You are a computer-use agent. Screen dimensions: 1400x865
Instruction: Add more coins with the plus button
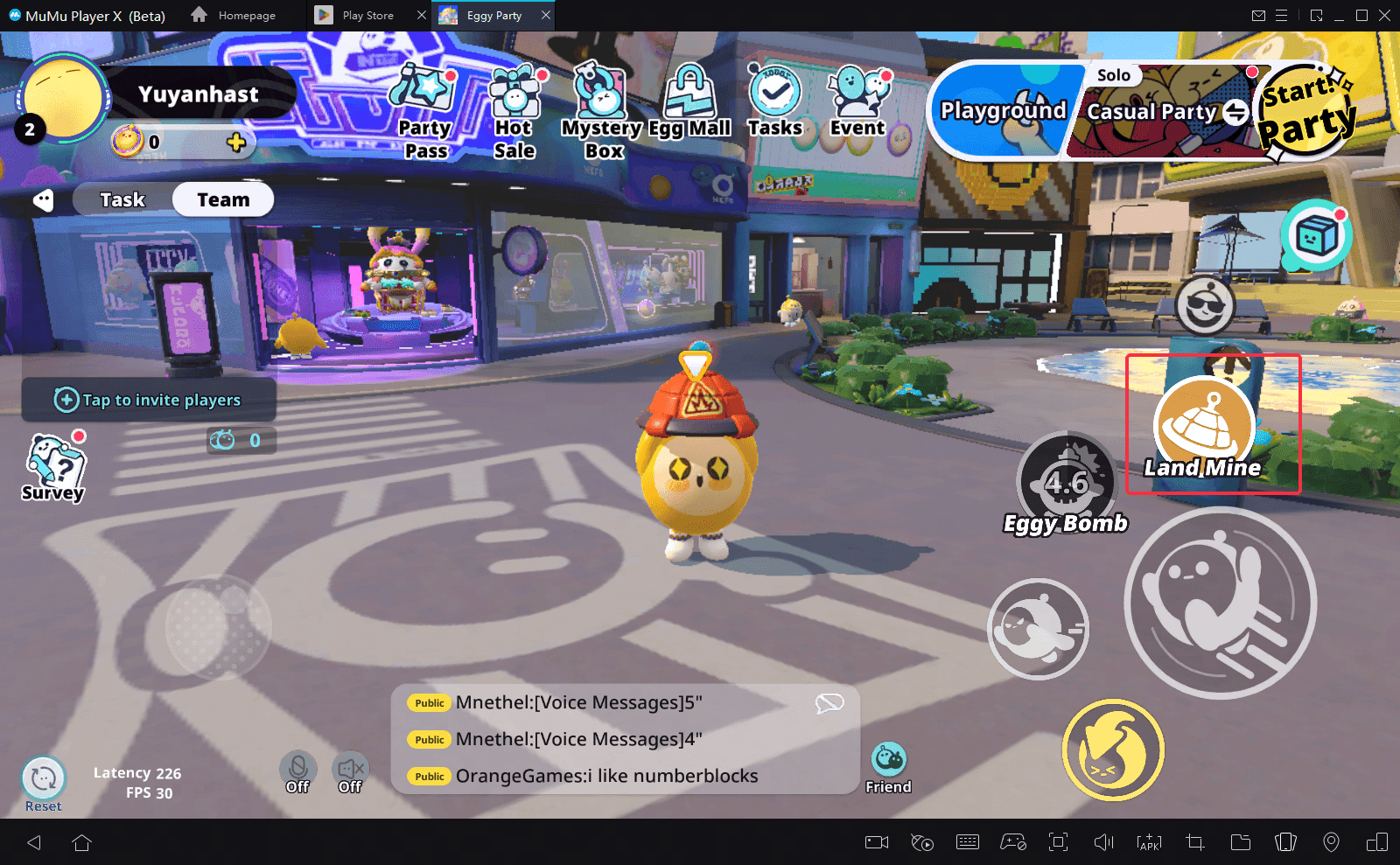pyautogui.click(x=236, y=142)
